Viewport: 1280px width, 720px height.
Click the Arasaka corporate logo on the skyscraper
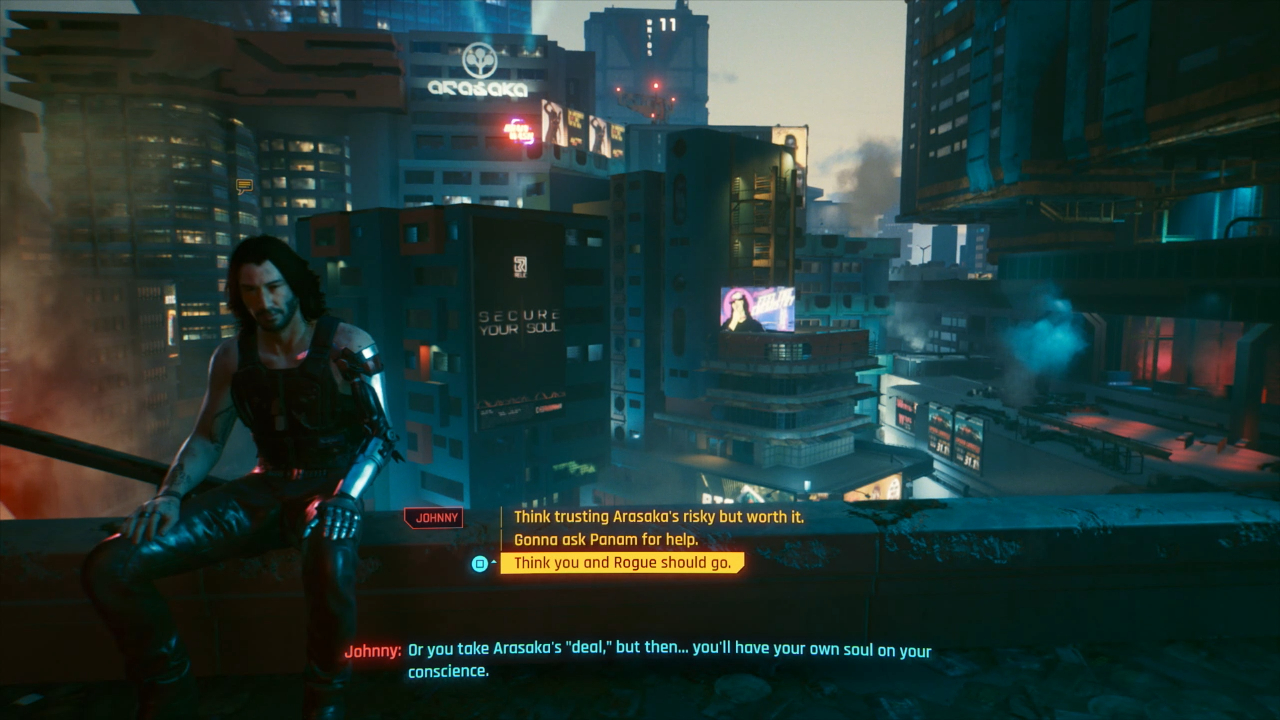coord(480,58)
